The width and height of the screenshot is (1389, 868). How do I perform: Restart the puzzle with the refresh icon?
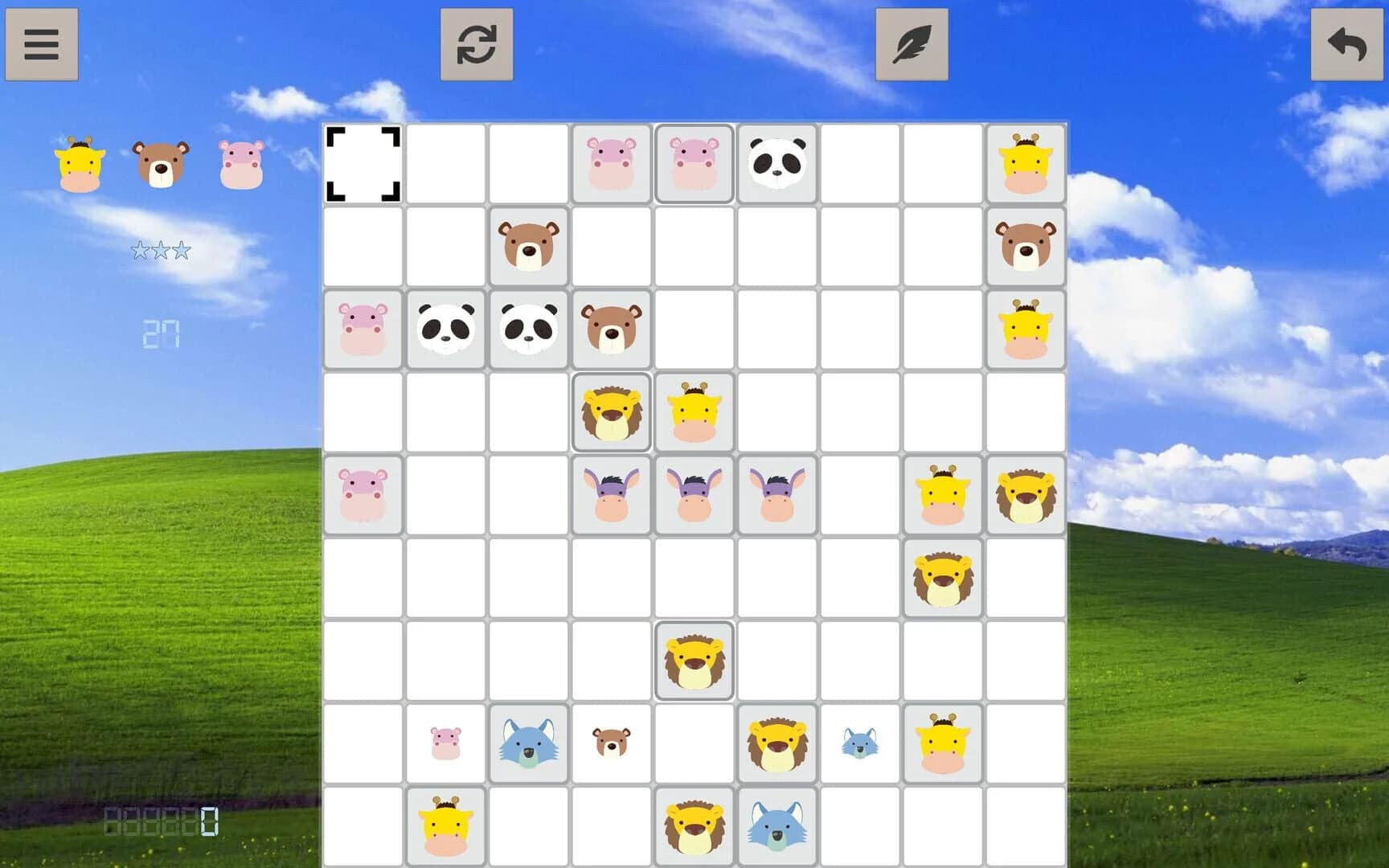click(476, 44)
